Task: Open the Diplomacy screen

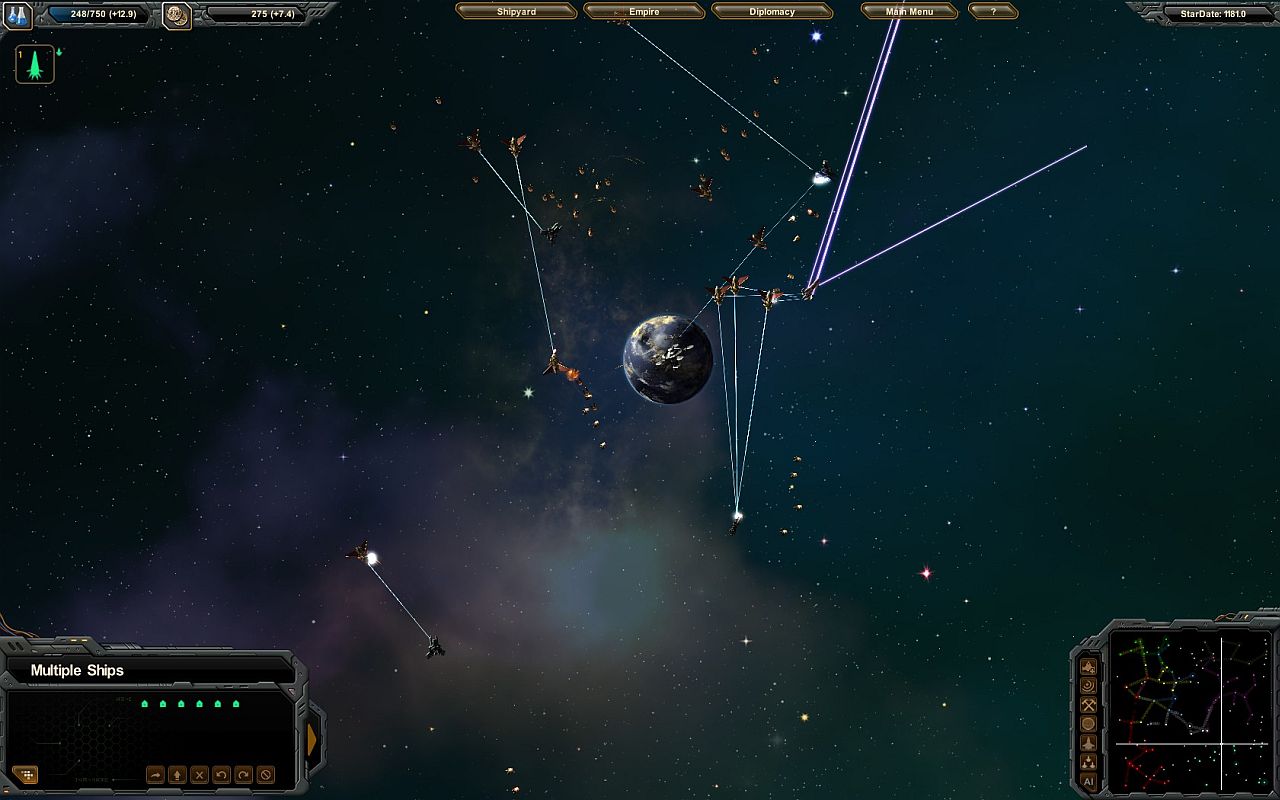Action: pos(772,11)
